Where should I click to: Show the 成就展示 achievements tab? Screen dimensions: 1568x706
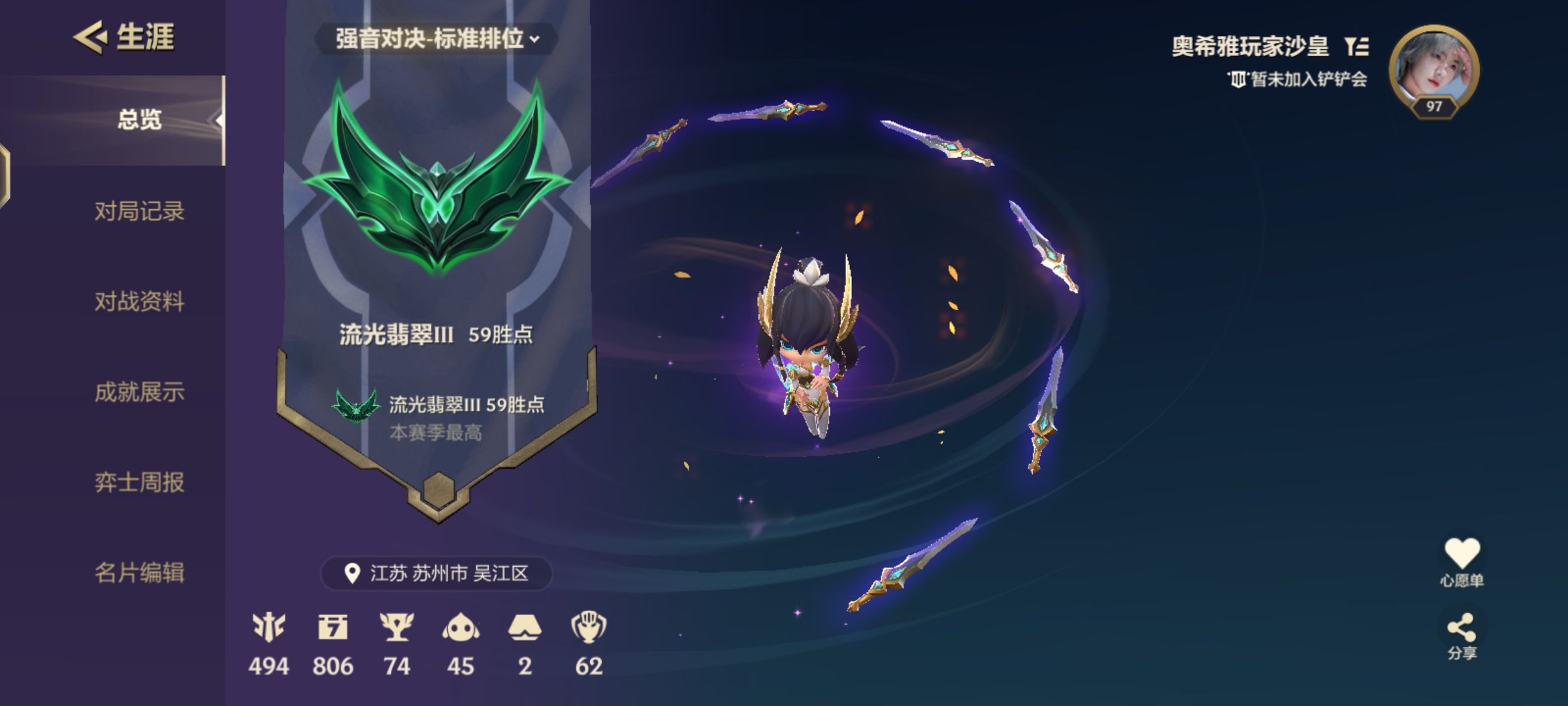pyautogui.click(x=139, y=392)
